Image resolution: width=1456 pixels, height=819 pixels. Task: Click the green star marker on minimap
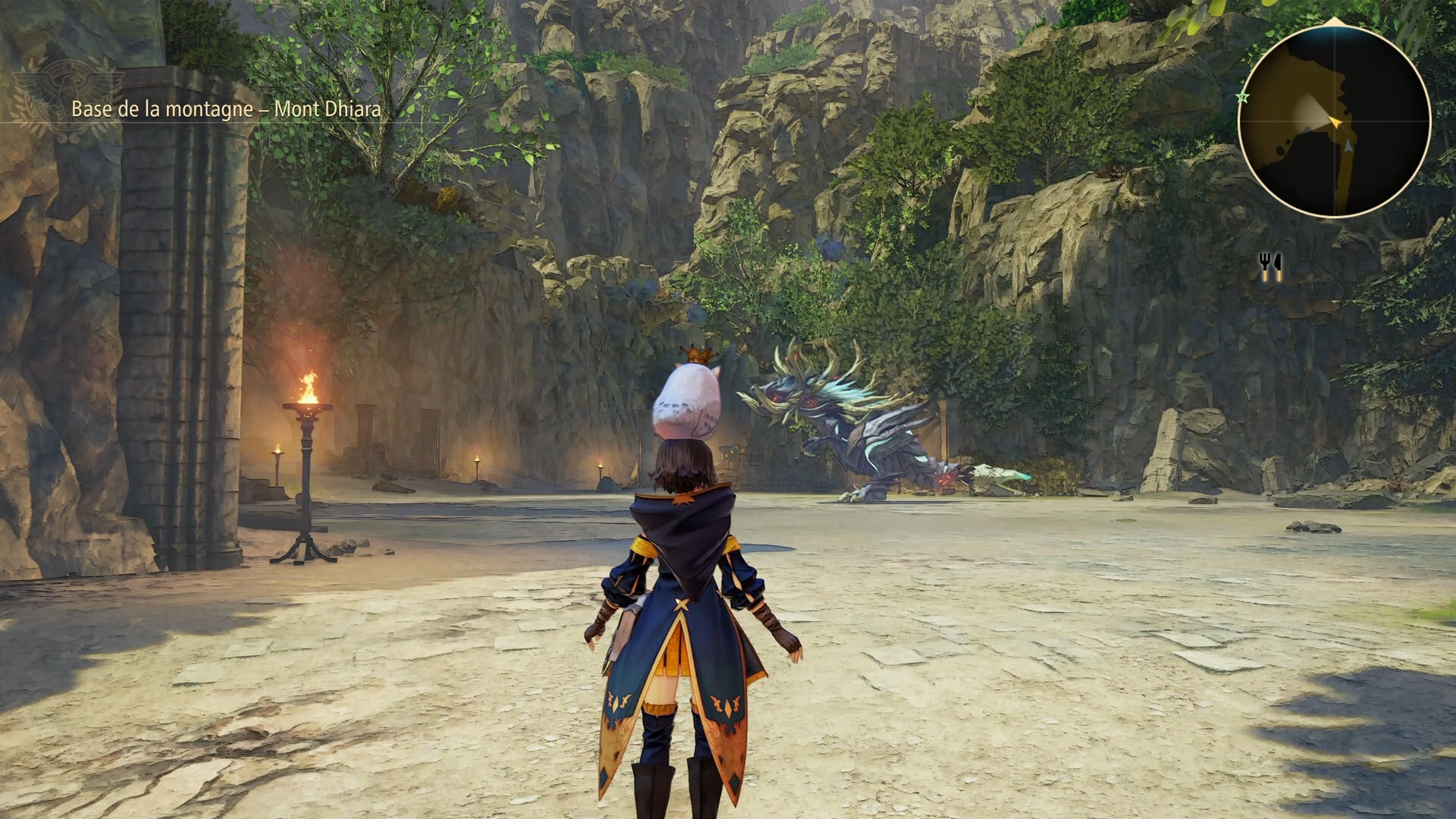point(1242,97)
